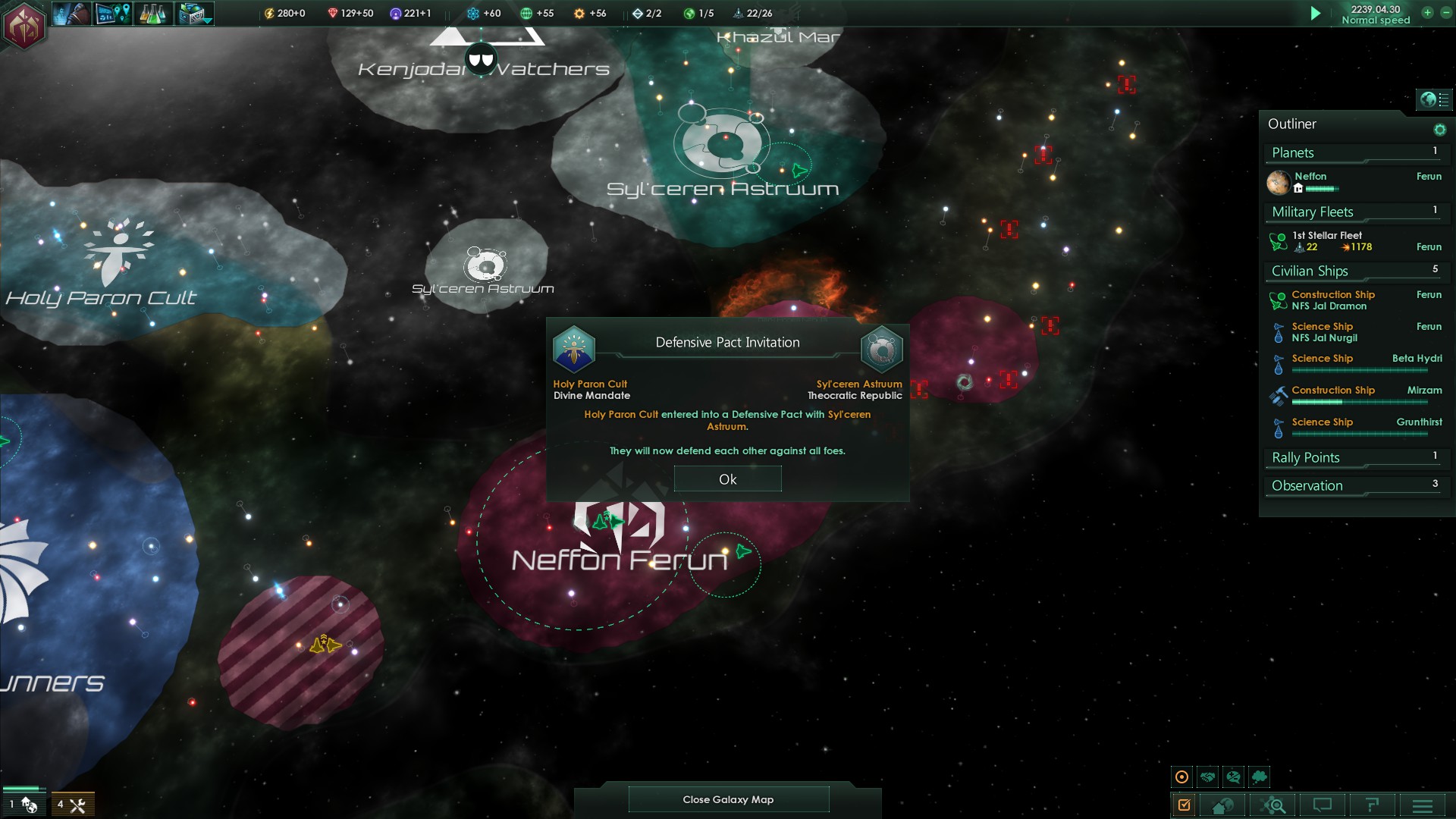Open the main menu hamburger button
Image resolution: width=1456 pixels, height=819 pixels.
[x=1422, y=805]
